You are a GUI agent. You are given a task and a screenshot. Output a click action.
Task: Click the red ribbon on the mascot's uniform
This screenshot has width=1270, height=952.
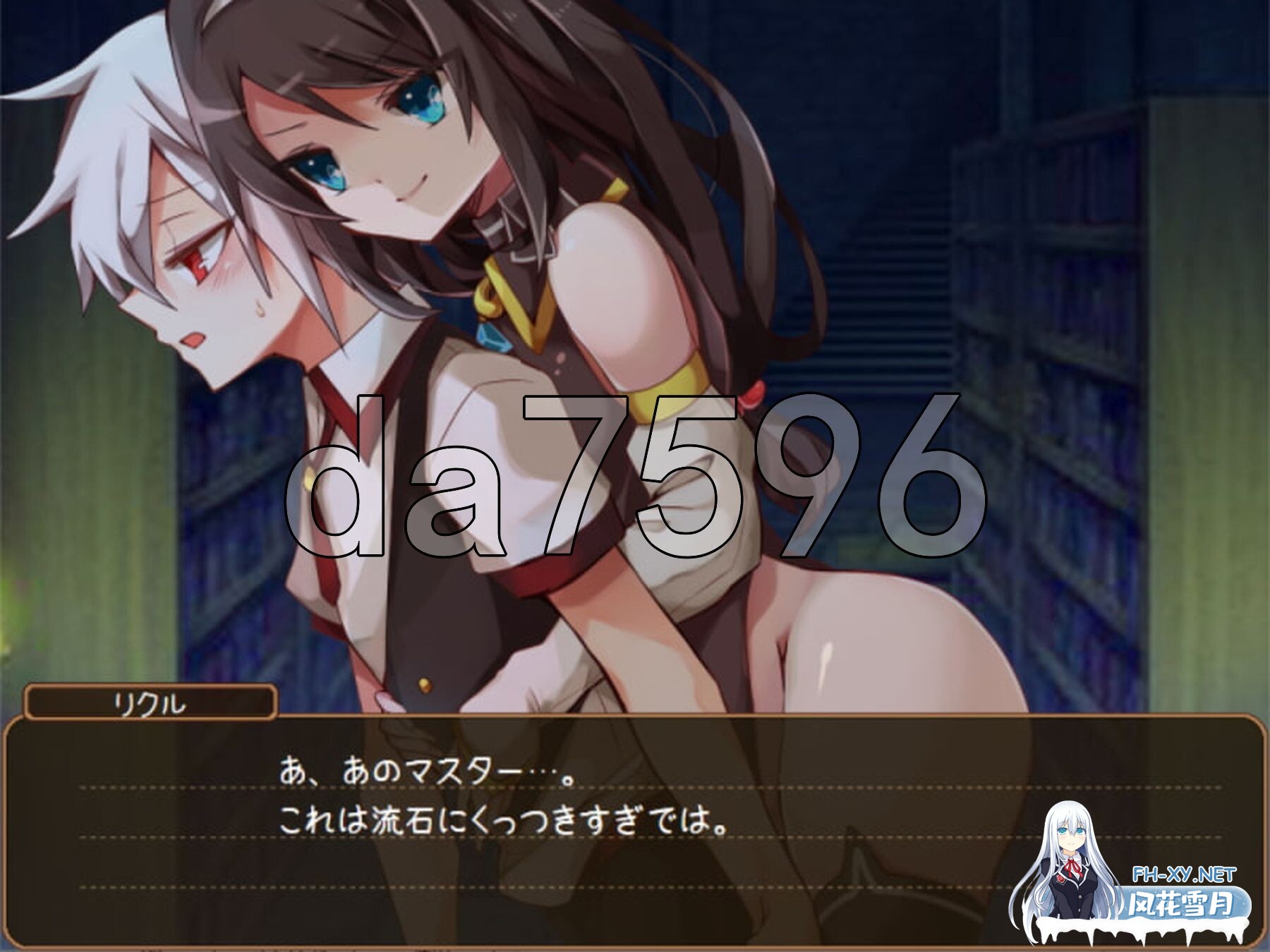[x=1072, y=869]
